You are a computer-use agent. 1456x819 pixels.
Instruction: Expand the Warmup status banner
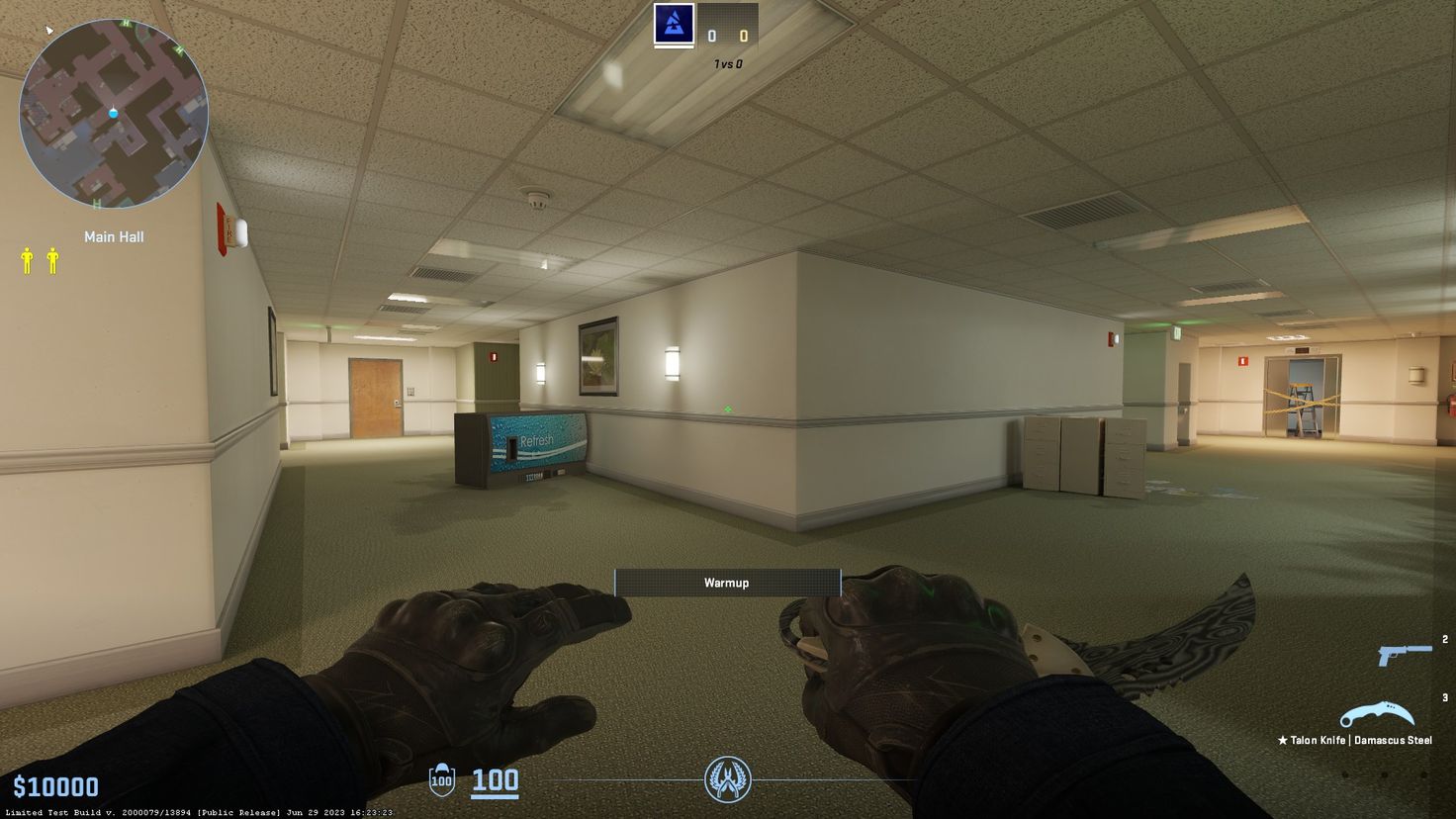726,583
